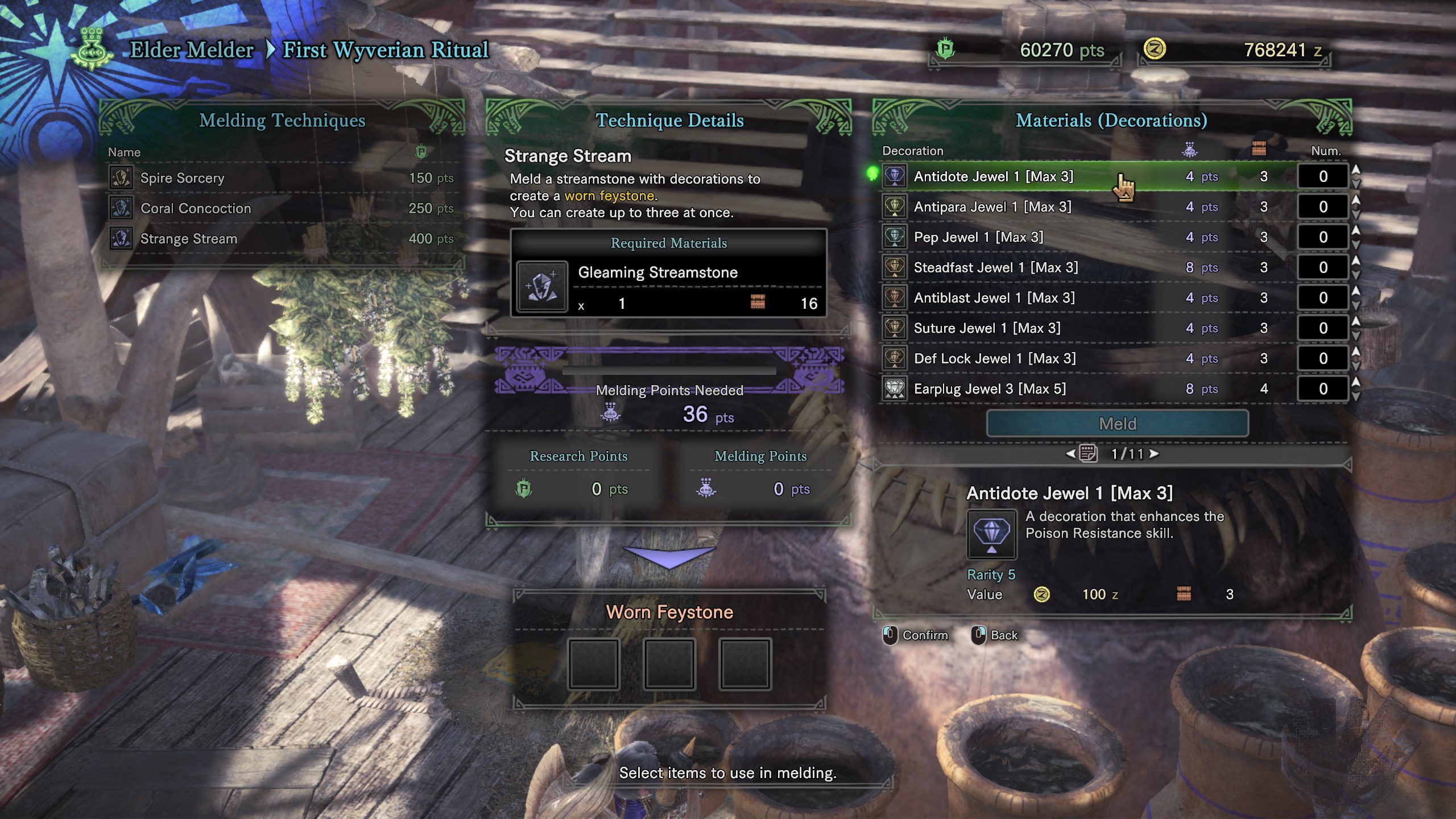The height and width of the screenshot is (819, 1456).
Task: Pick the Antipara Jewel 1 decoration
Action: pos(992,207)
